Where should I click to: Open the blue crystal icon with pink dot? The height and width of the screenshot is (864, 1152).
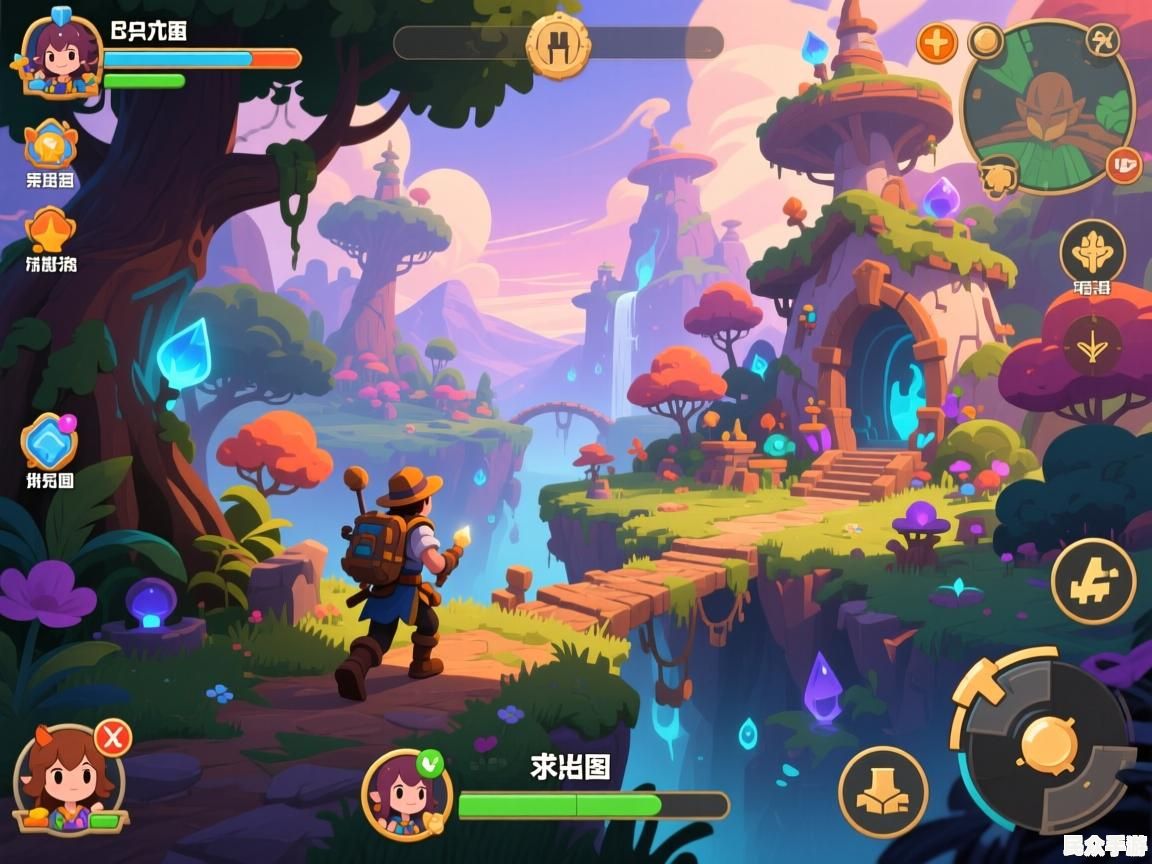50,442
